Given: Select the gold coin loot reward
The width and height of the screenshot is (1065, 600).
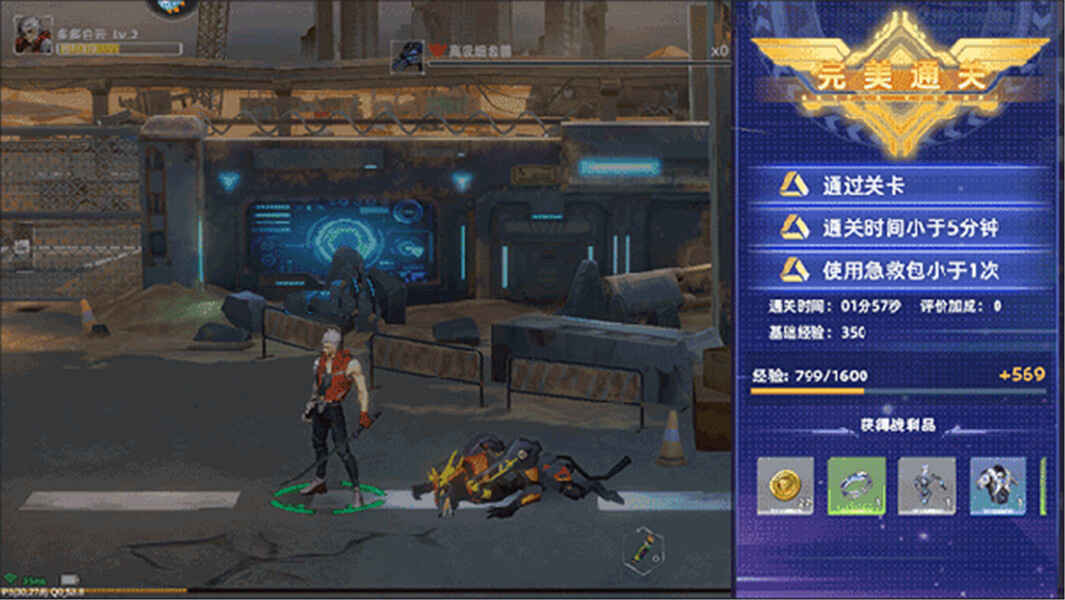Looking at the screenshot, I should tap(785, 486).
